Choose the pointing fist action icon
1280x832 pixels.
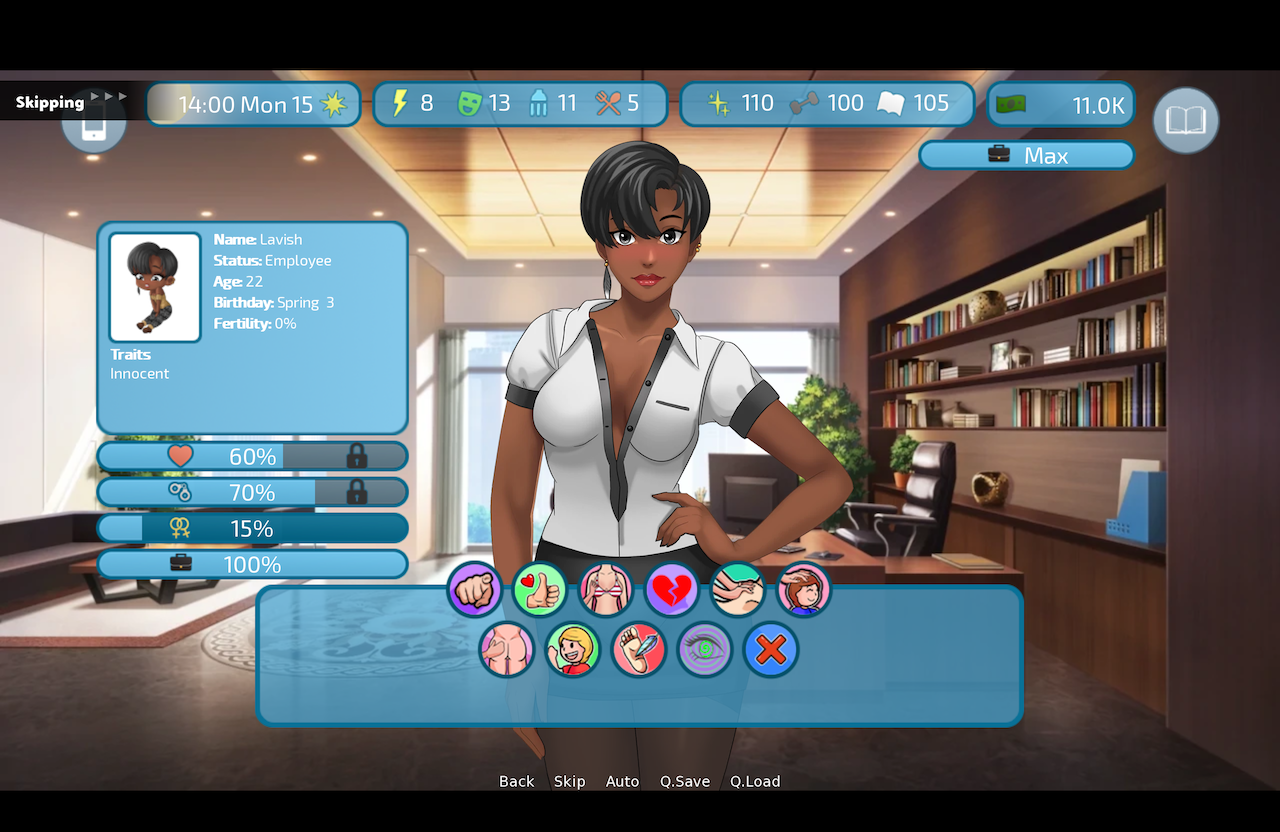pyautogui.click(x=474, y=590)
